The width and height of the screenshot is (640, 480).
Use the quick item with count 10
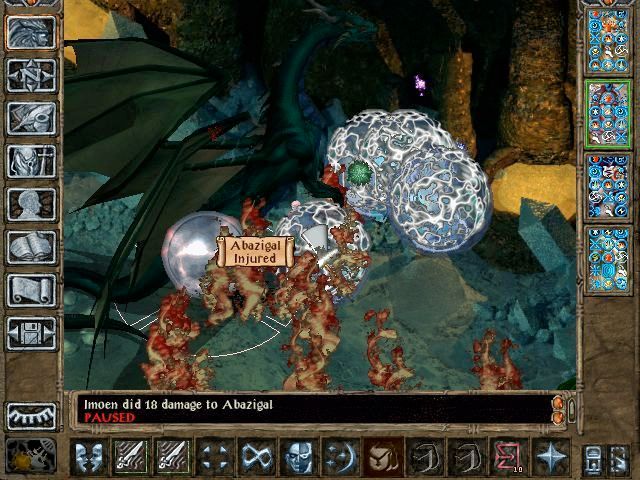509,457
